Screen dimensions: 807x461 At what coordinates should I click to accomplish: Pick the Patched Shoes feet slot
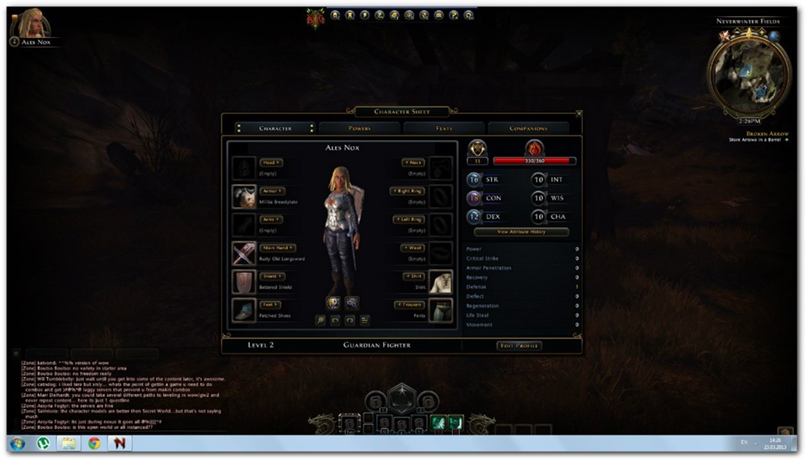click(243, 310)
